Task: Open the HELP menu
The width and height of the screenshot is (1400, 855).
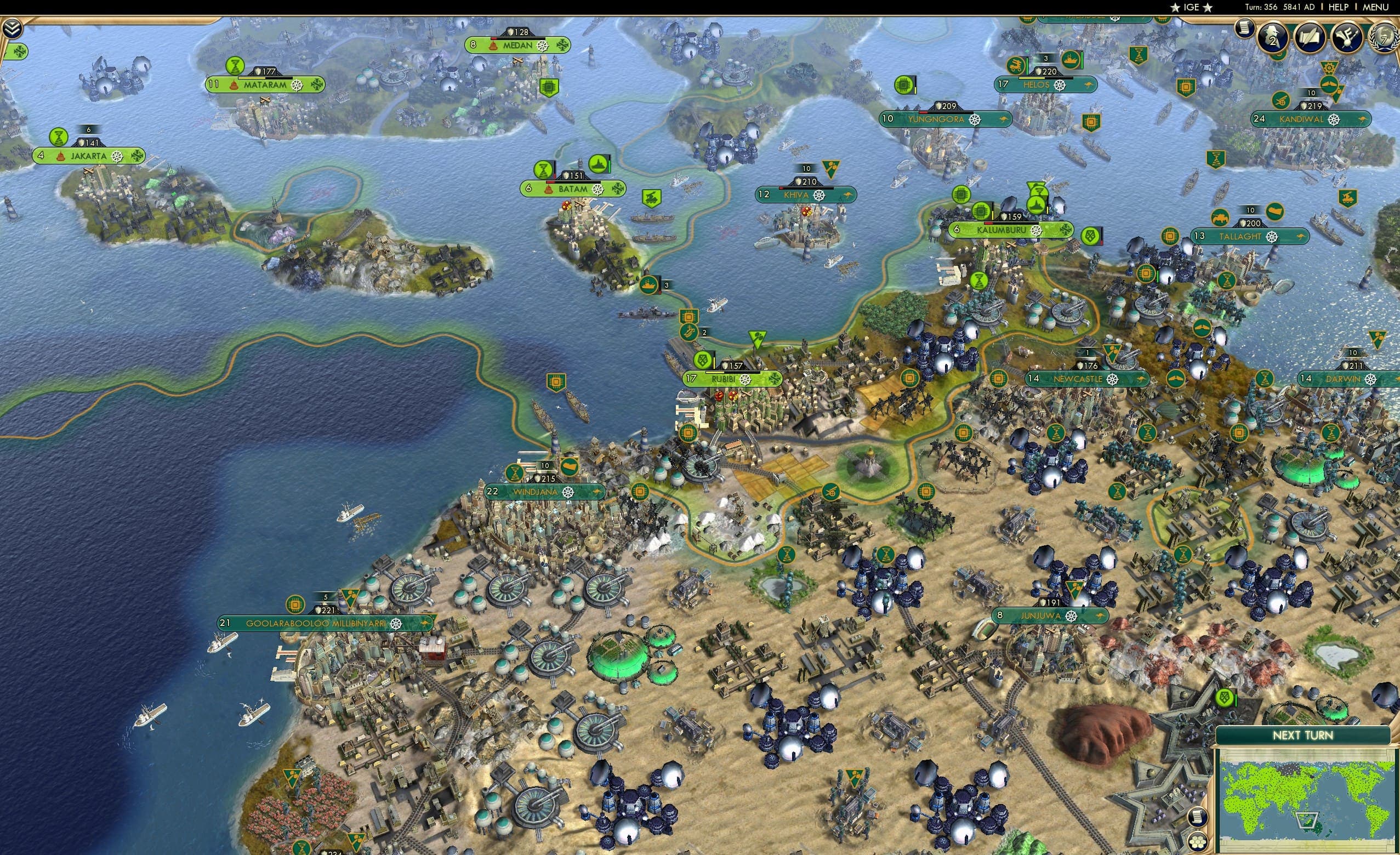Action: click(x=1339, y=7)
